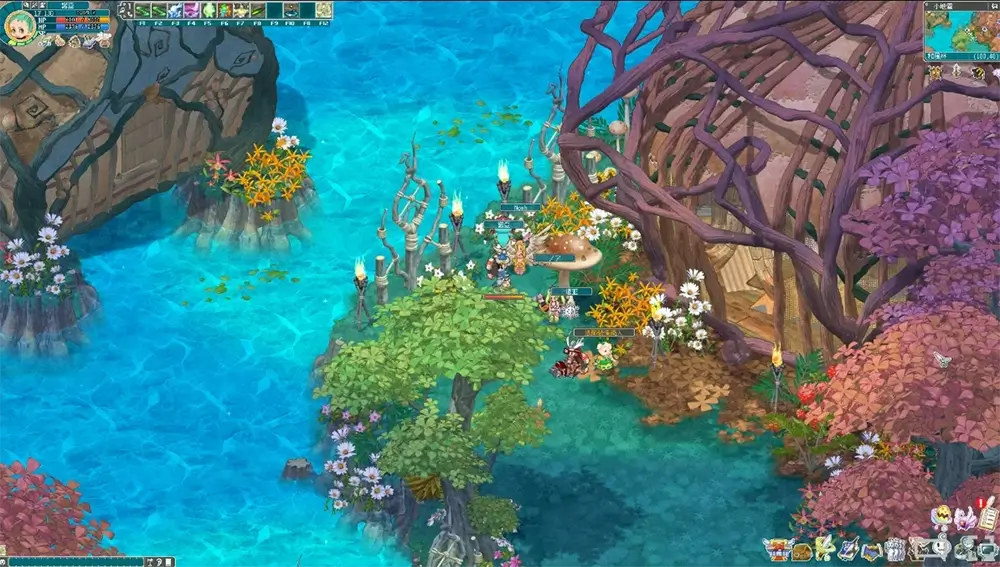The width and height of the screenshot is (1000, 567).
Task: Use the F5 green figure skill
Action: pyautogui.click(x=209, y=10)
